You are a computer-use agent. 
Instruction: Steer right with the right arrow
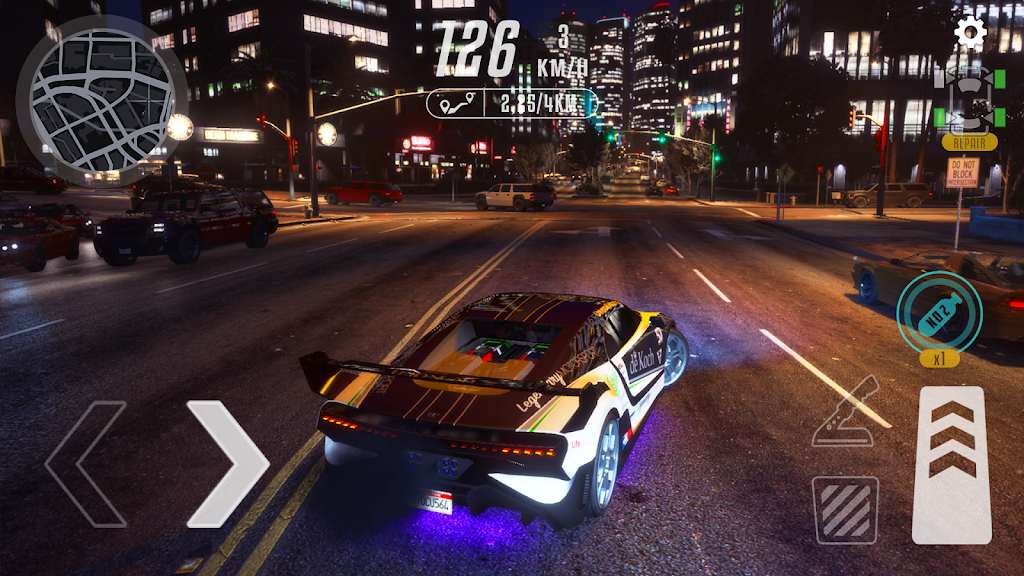click(228, 463)
